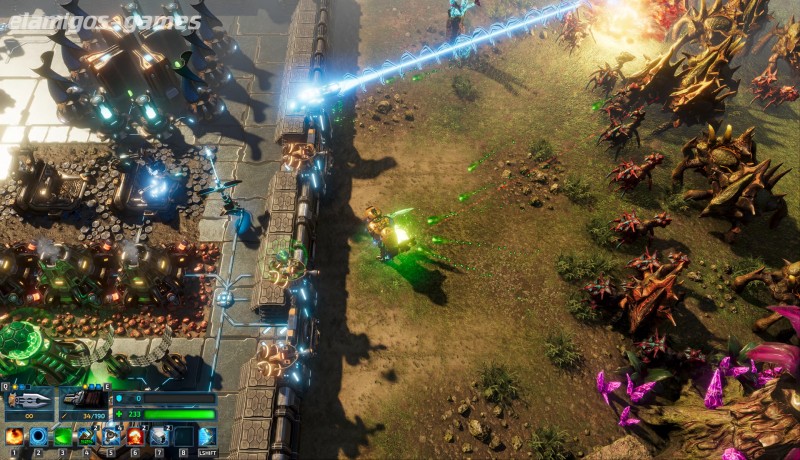Trigger the nuclear explosion ability

click(135, 436)
